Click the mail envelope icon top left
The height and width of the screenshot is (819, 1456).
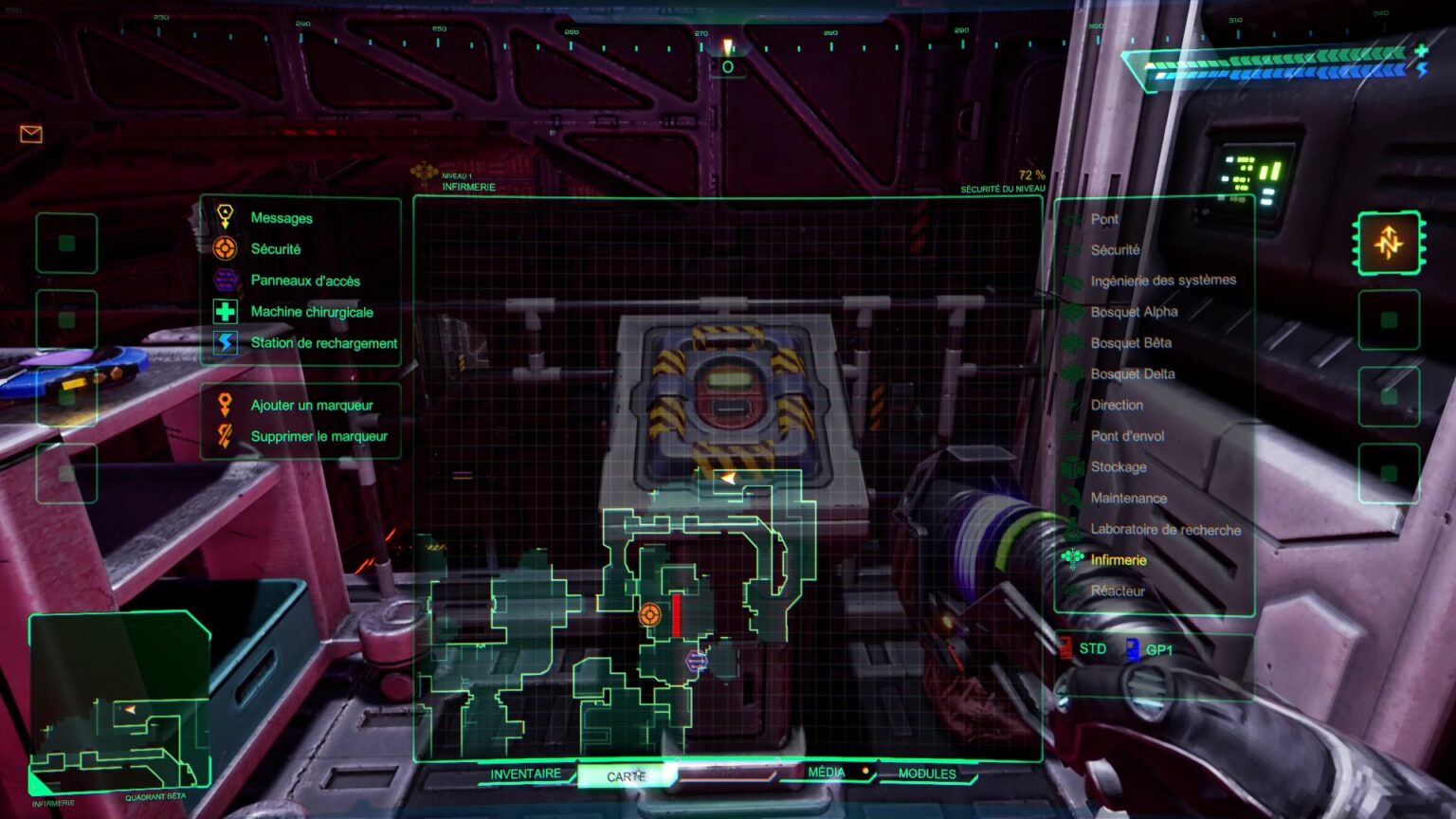pyautogui.click(x=31, y=134)
